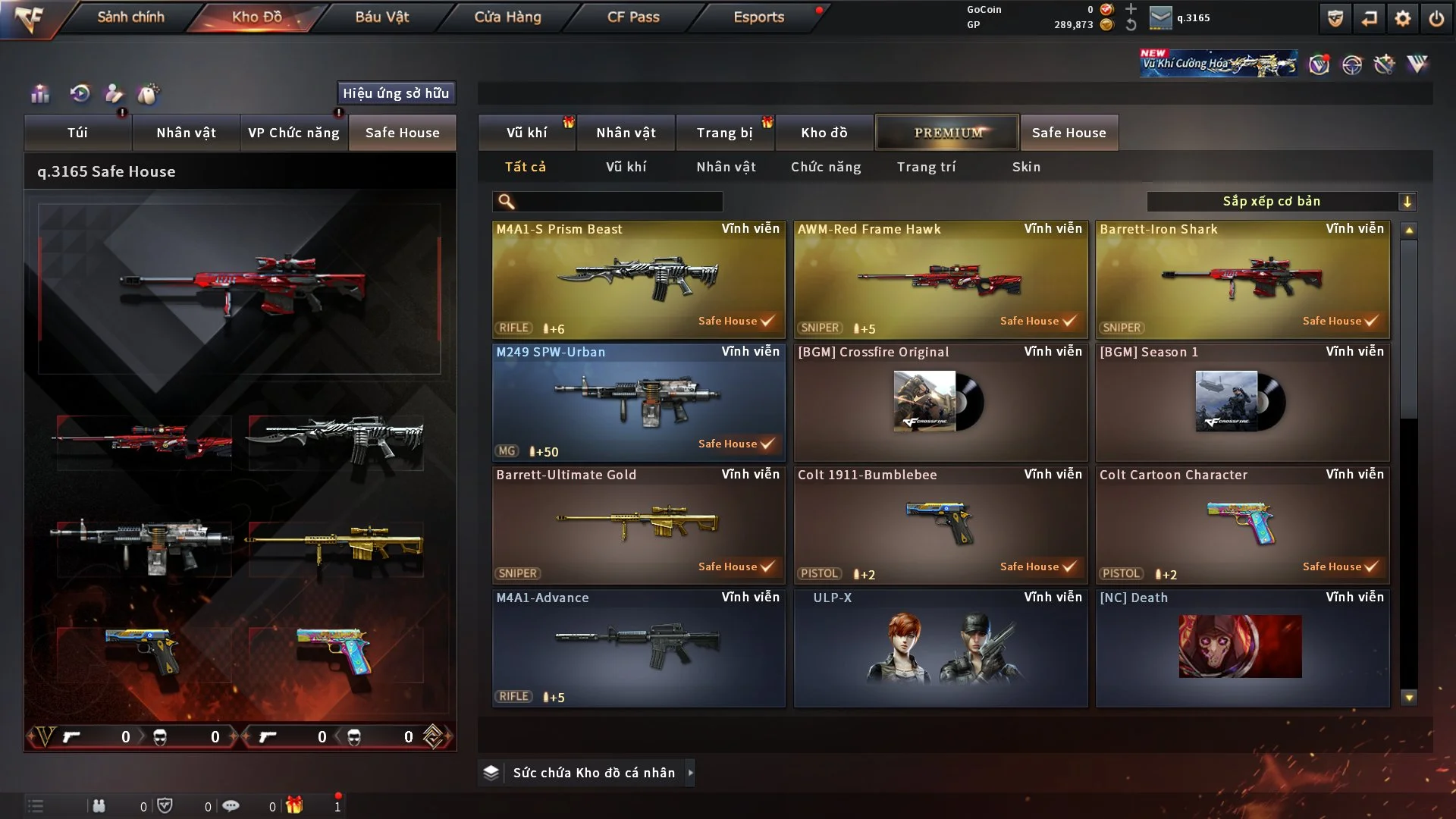The height and width of the screenshot is (819, 1456).
Task: Open the Sắp xếp cơ bản sort dropdown
Action: 1281,202
